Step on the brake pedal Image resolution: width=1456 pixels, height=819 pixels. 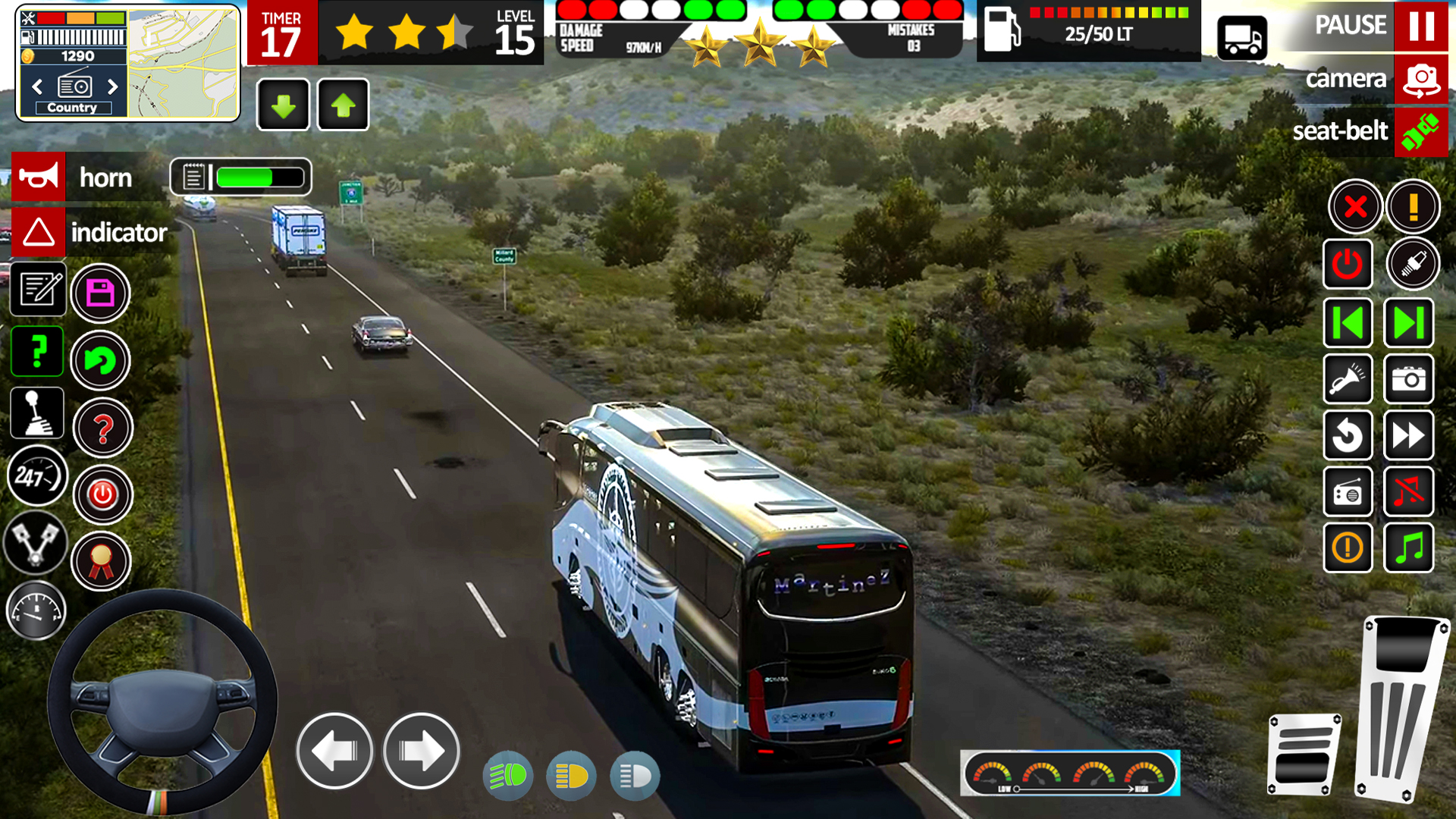pyautogui.click(x=1303, y=755)
